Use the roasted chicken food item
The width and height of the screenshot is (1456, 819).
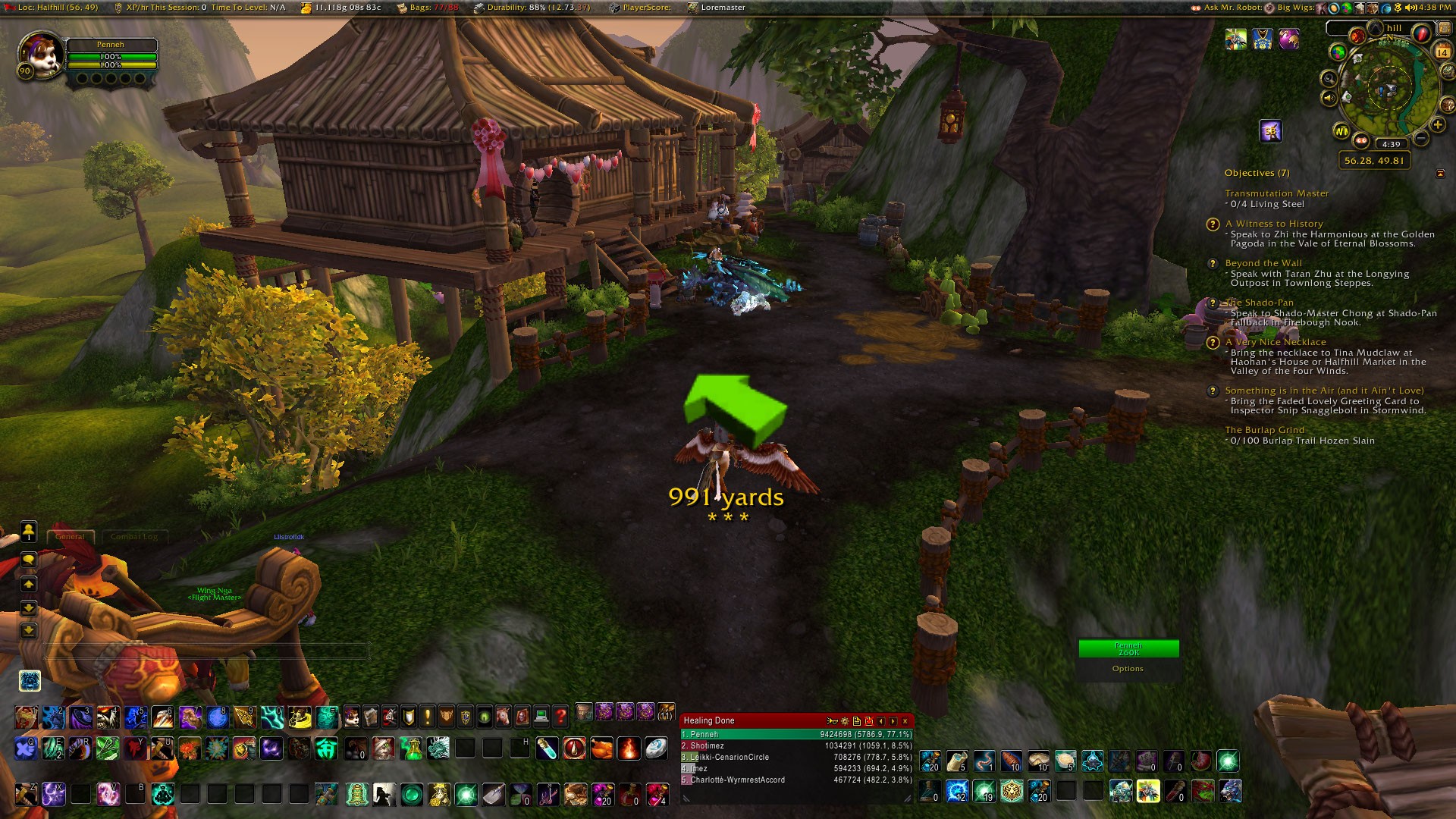click(x=601, y=748)
